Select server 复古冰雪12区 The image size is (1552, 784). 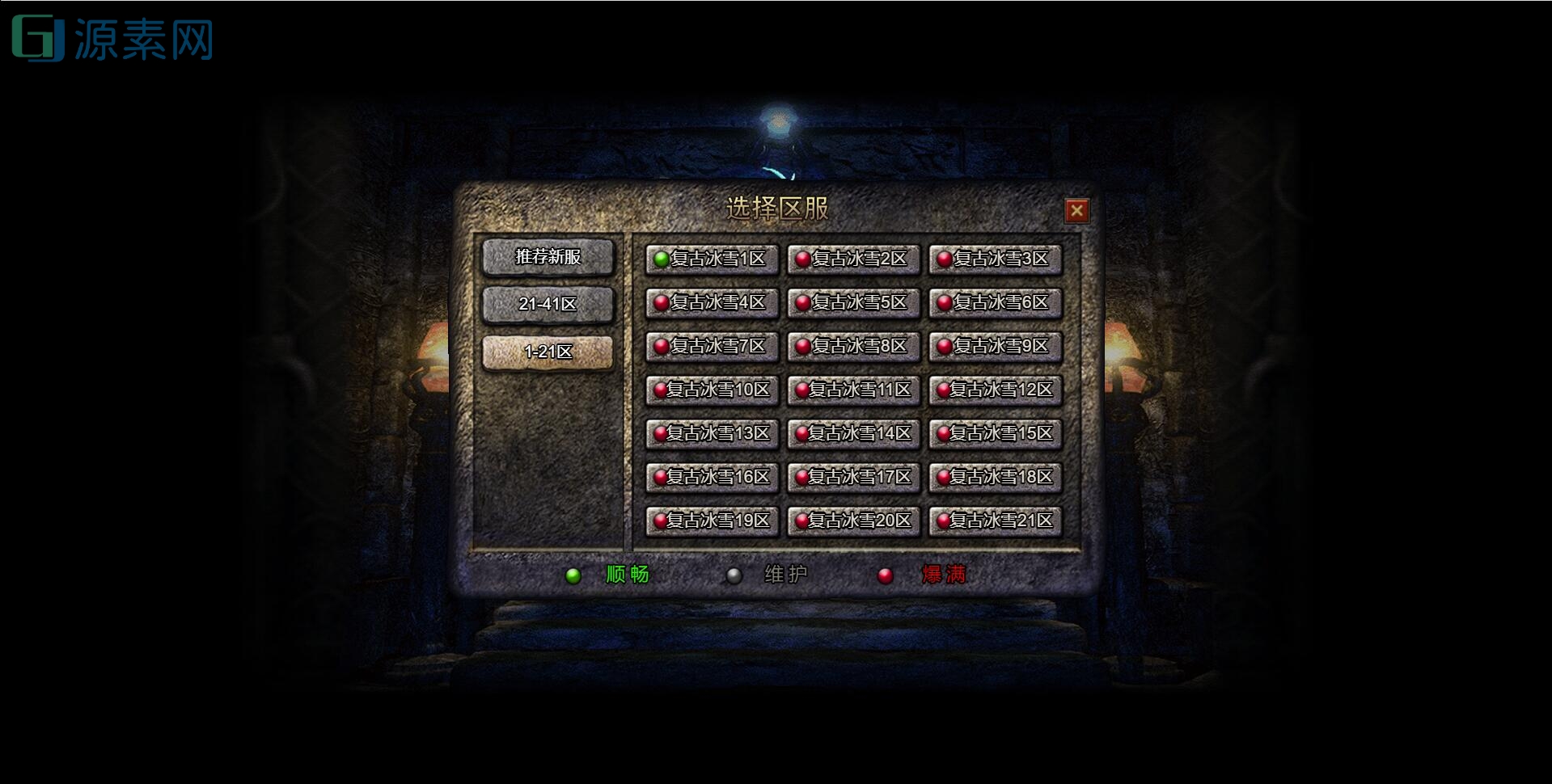coord(995,390)
